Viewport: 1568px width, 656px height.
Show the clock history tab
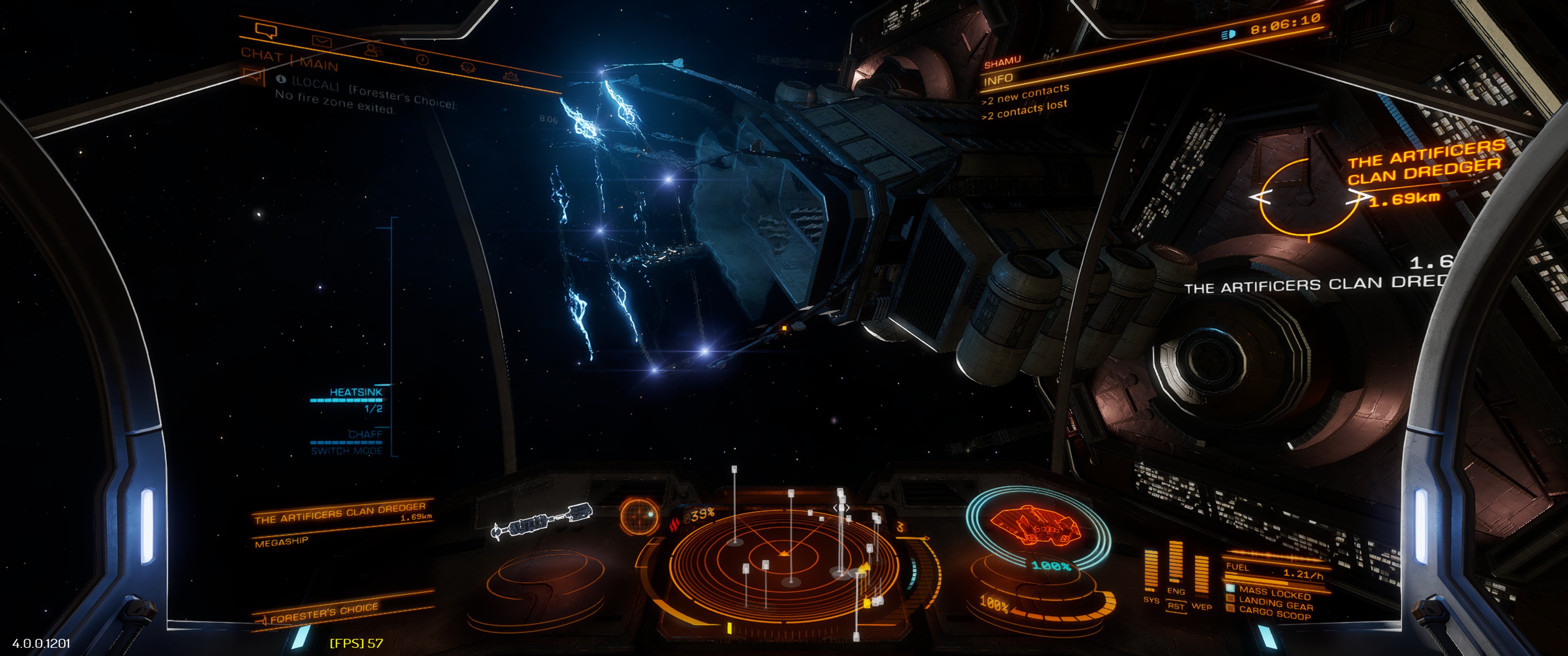point(423,60)
